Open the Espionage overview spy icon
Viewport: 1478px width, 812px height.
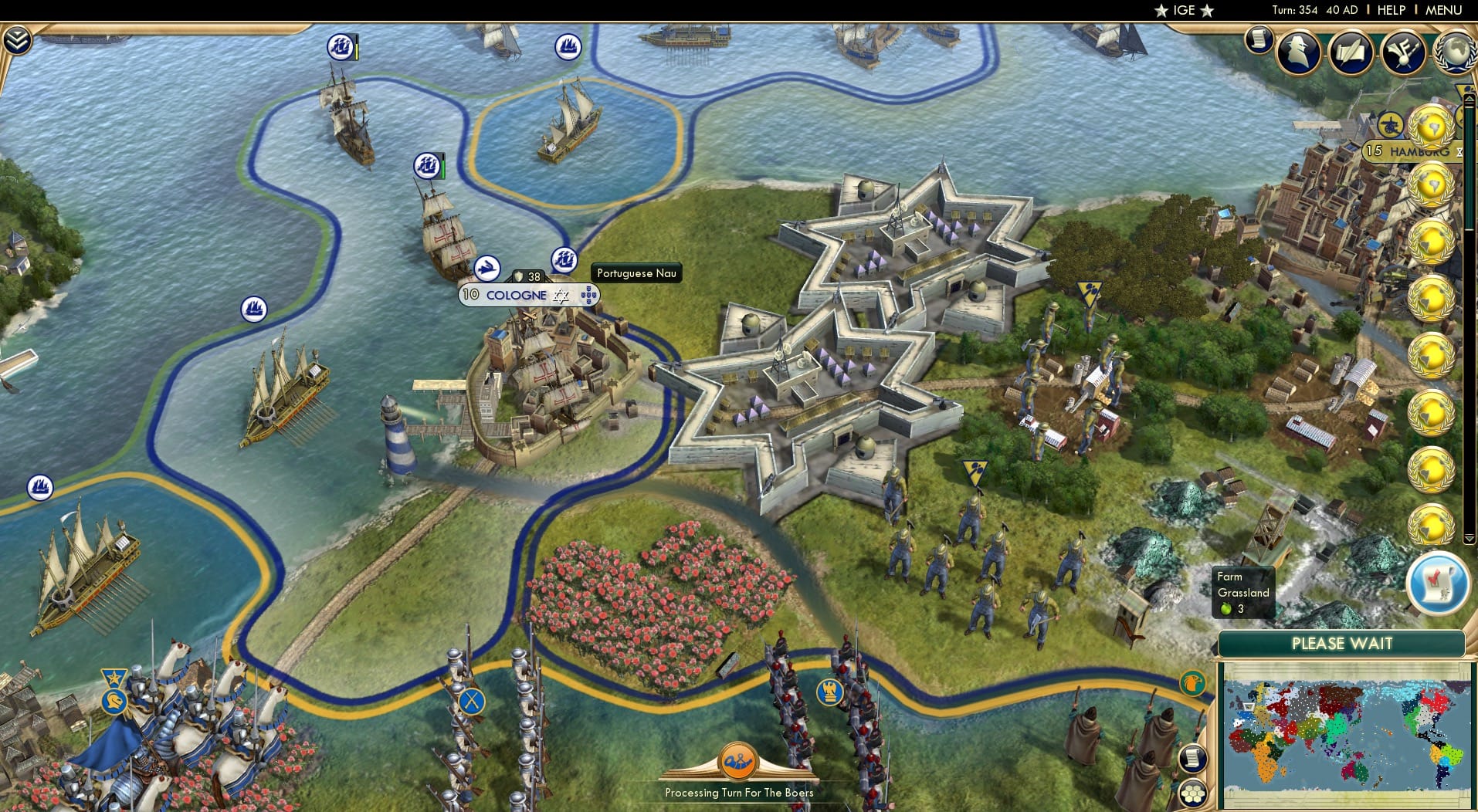(x=1300, y=52)
